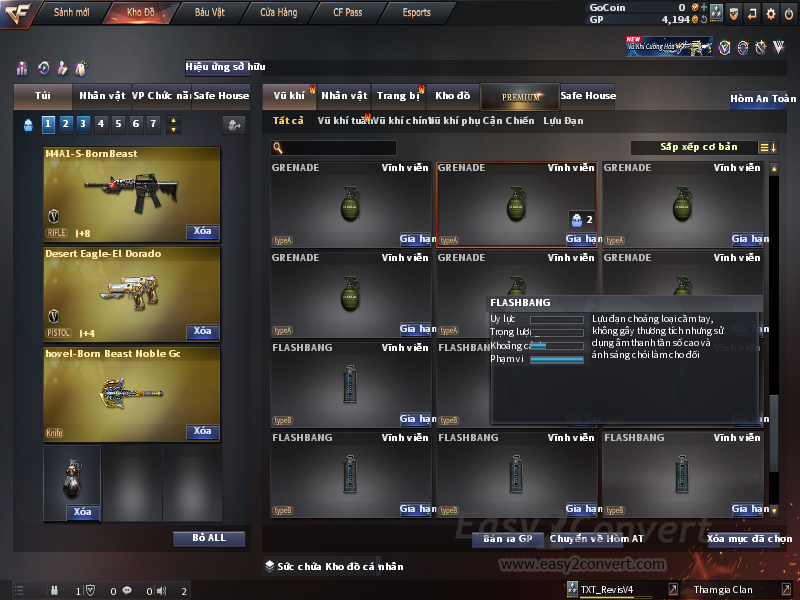Click the power exit icon
Screen dimensions: 800x600
click(788, 14)
